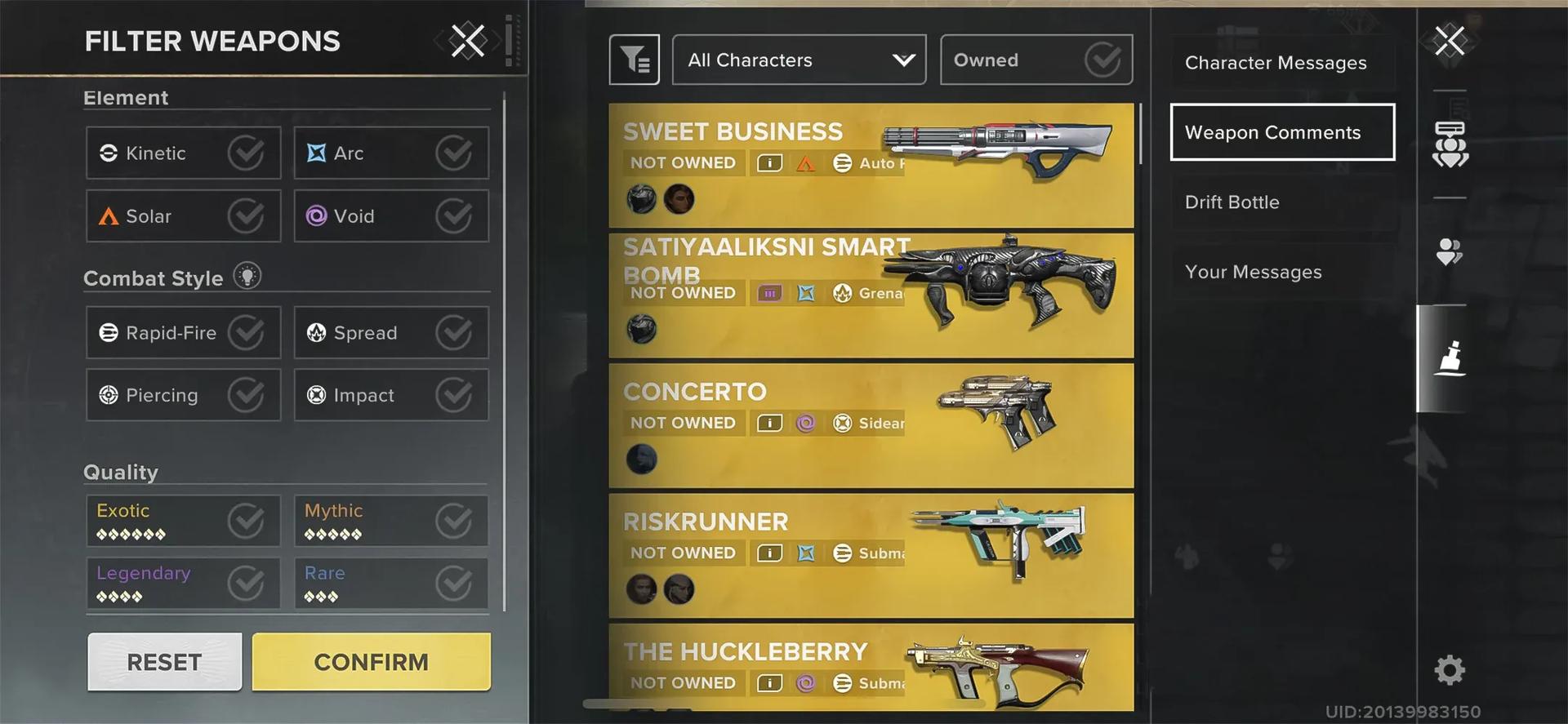Viewport: 1568px width, 724px height.
Task: Open the Combat Style hint lightbulb
Action: pyautogui.click(x=247, y=276)
